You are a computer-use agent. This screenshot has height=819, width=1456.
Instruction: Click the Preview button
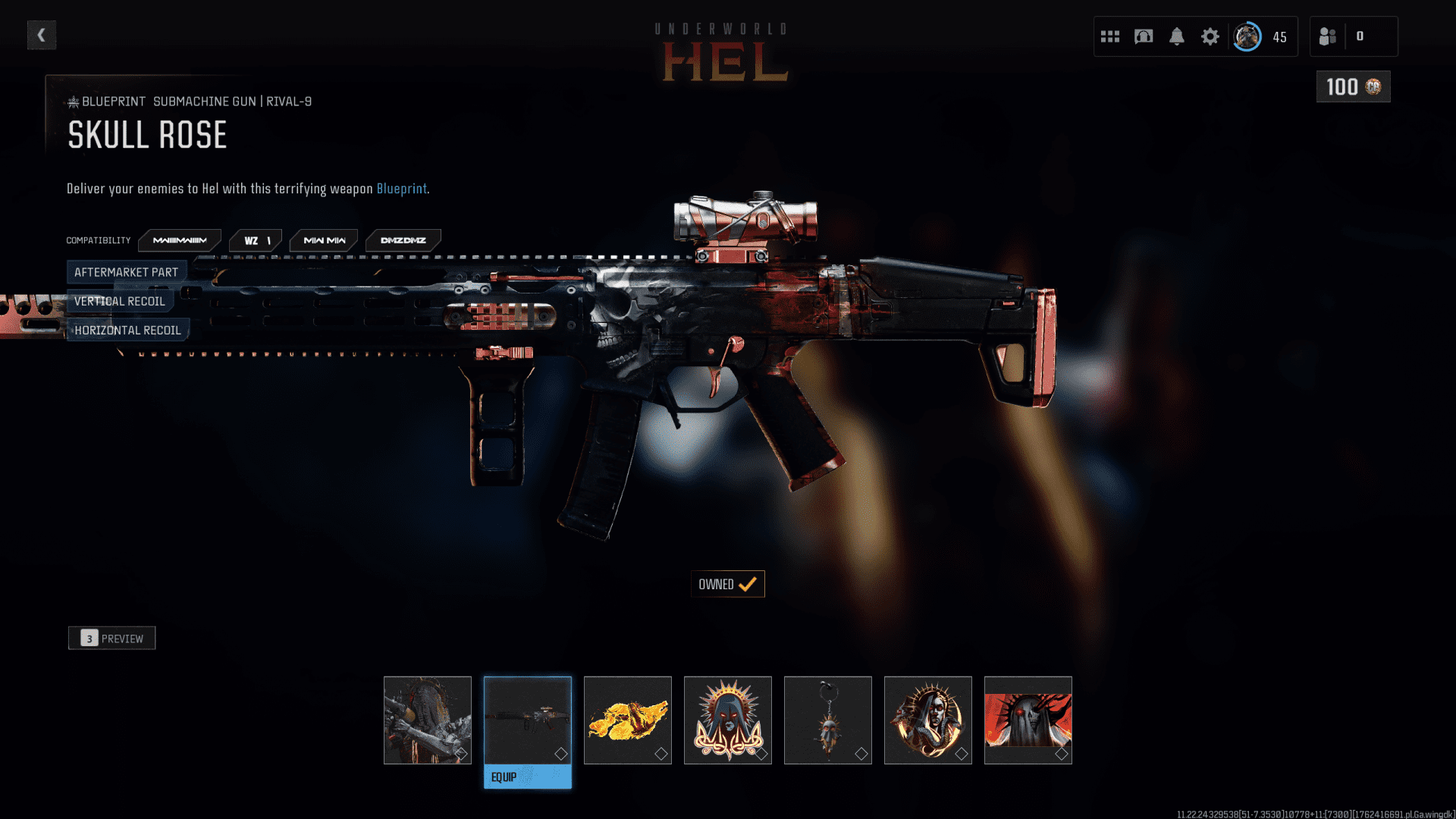click(112, 639)
